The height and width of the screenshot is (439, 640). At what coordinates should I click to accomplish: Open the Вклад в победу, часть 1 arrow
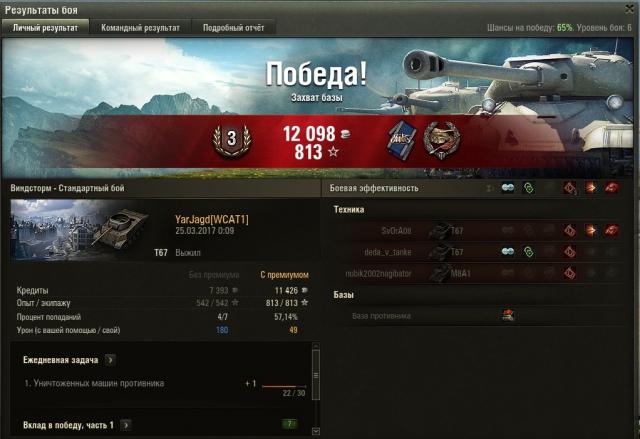click(x=127, y=425)
